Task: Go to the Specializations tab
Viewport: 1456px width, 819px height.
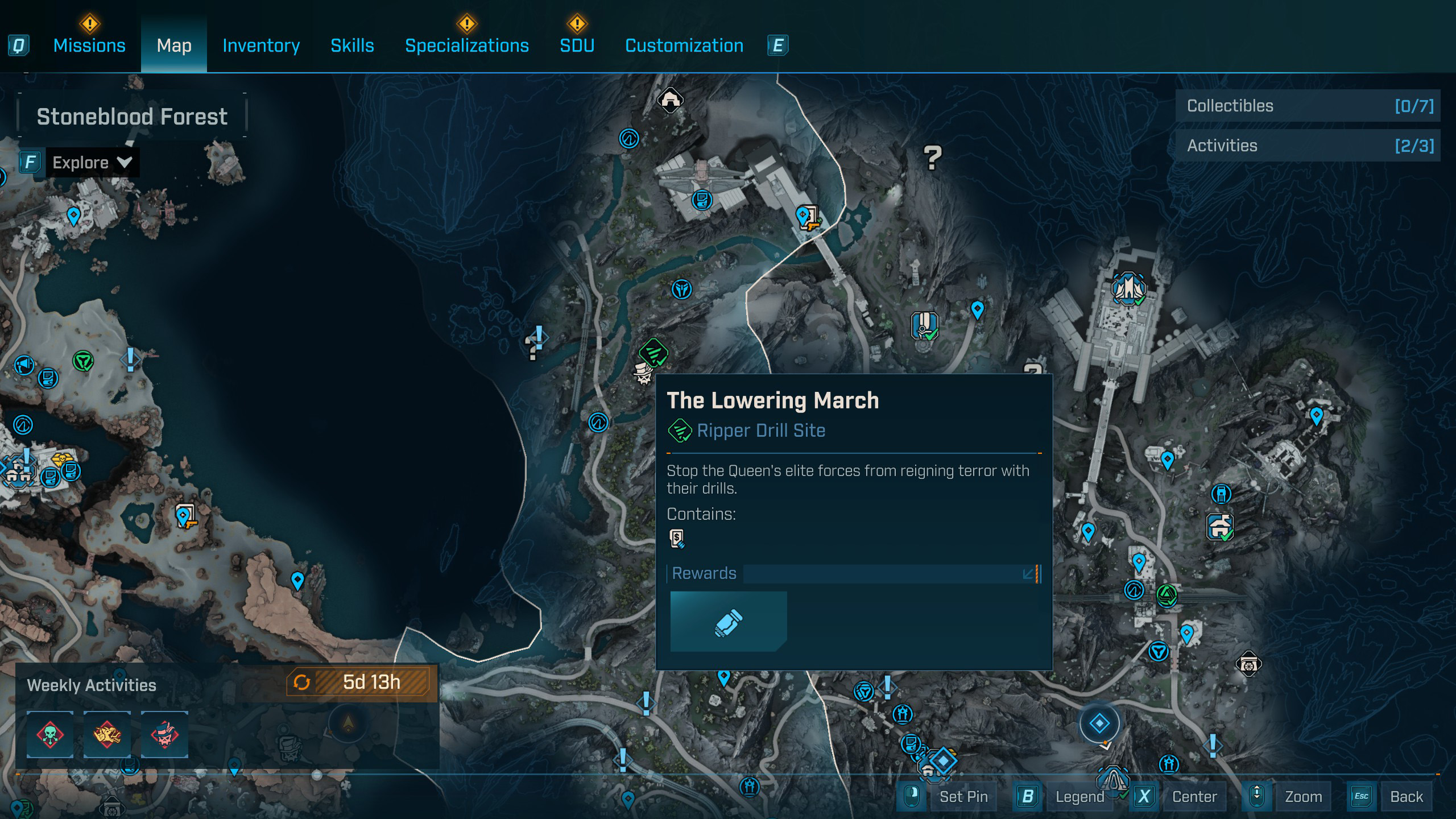Action: tap(466, 45)
